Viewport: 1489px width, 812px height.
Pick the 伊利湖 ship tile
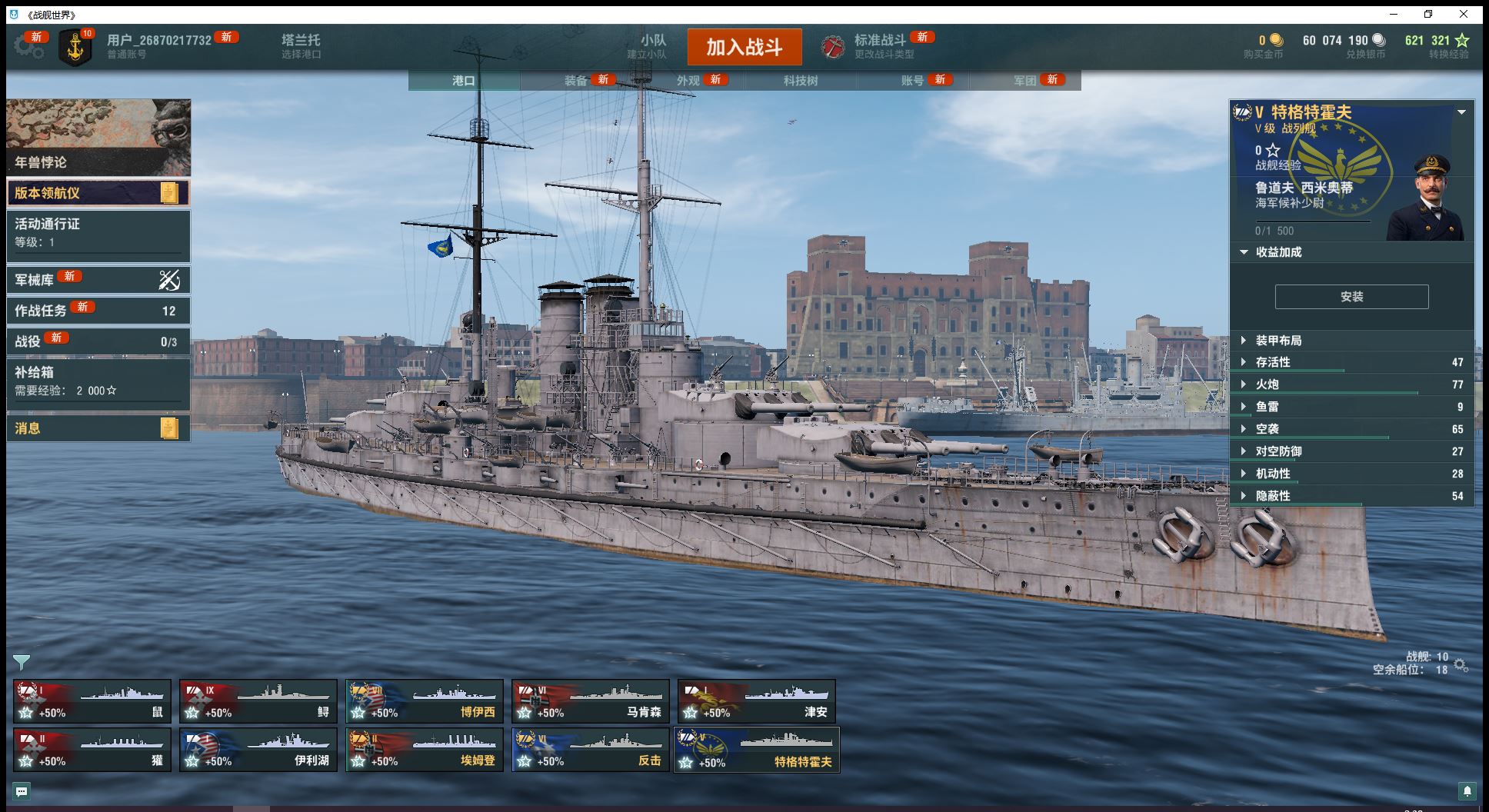click(x=258, y=750)
